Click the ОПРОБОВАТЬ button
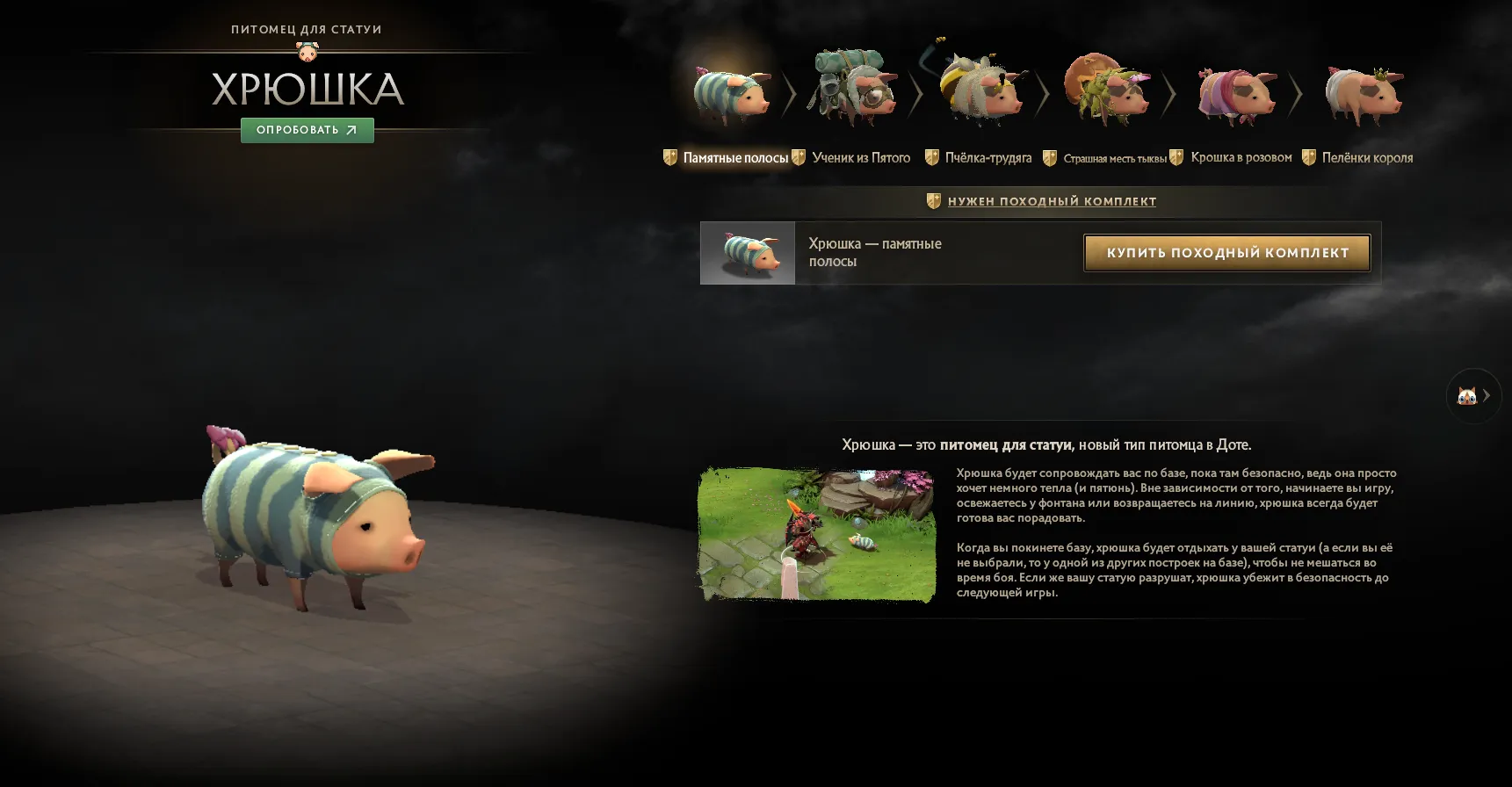The image size is (1512, 787). pos(307,130)
